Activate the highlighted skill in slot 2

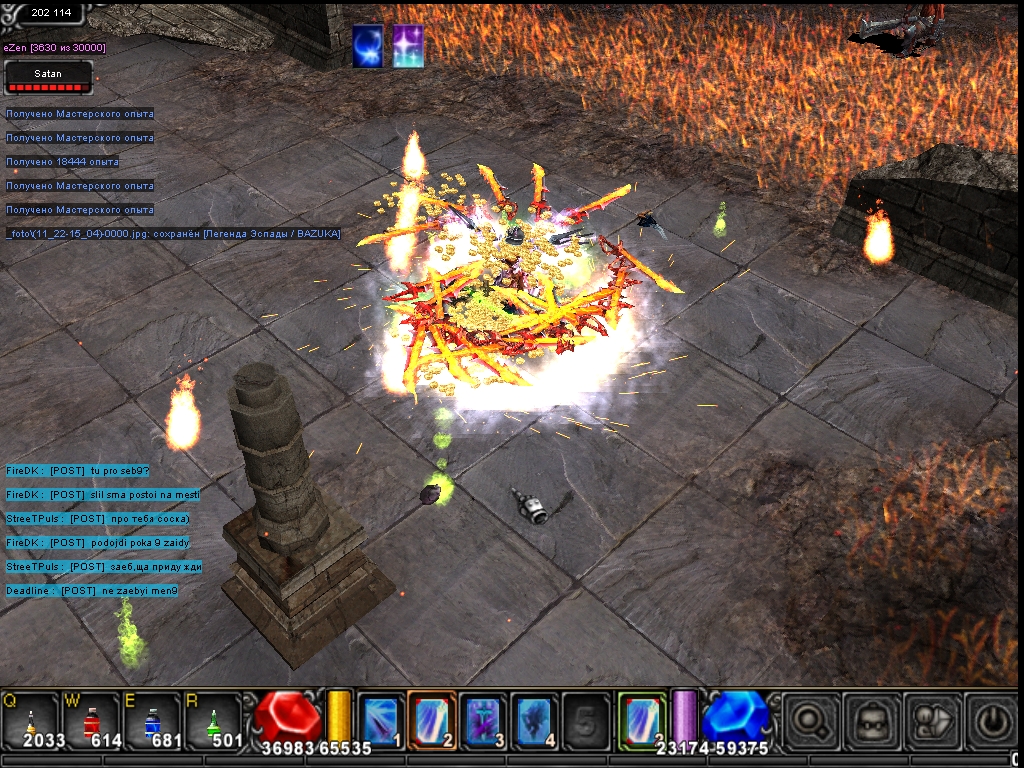coord(432,718)
